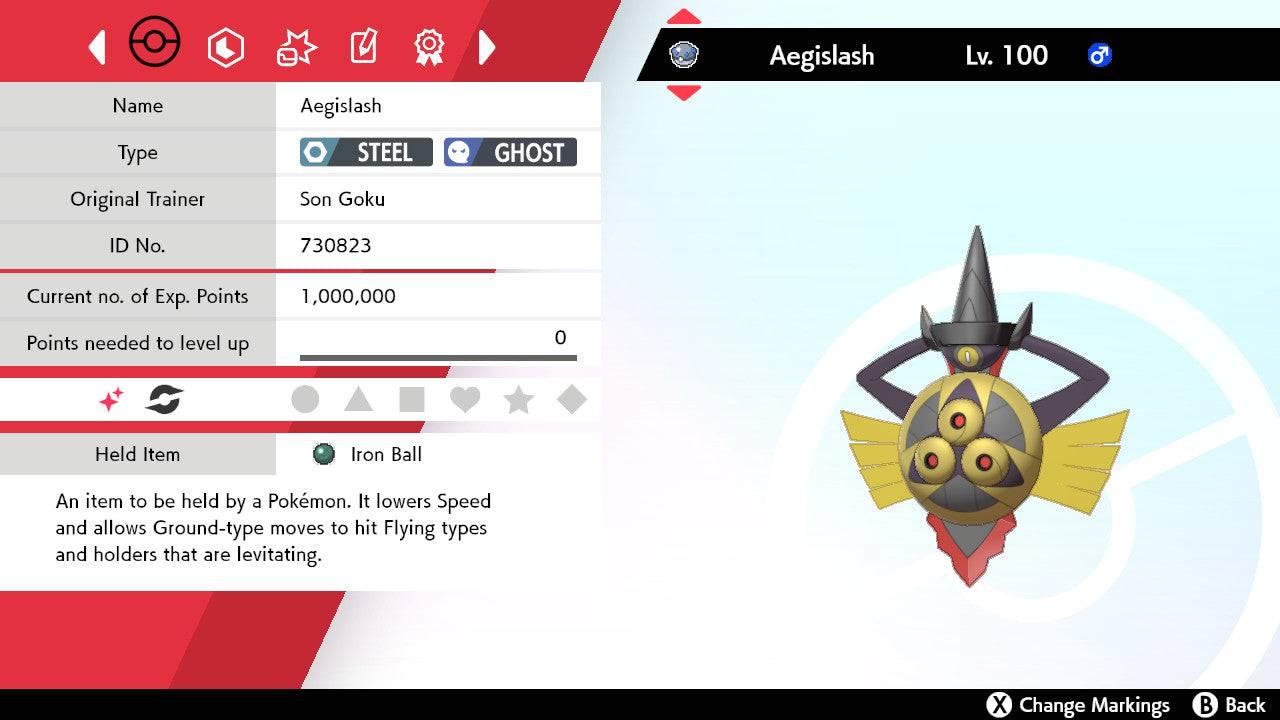The width and height of the screenshot is (1280, 720).
Task: Go to previous Pokémon with the red up arrow
Action: pos(683,17)
